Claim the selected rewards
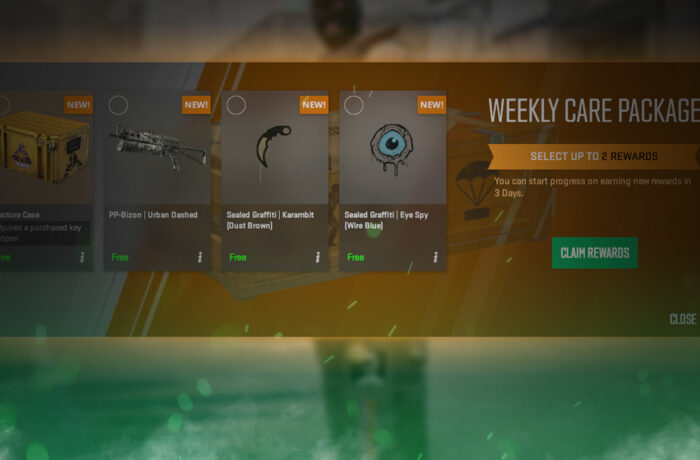 click(594, 253)
